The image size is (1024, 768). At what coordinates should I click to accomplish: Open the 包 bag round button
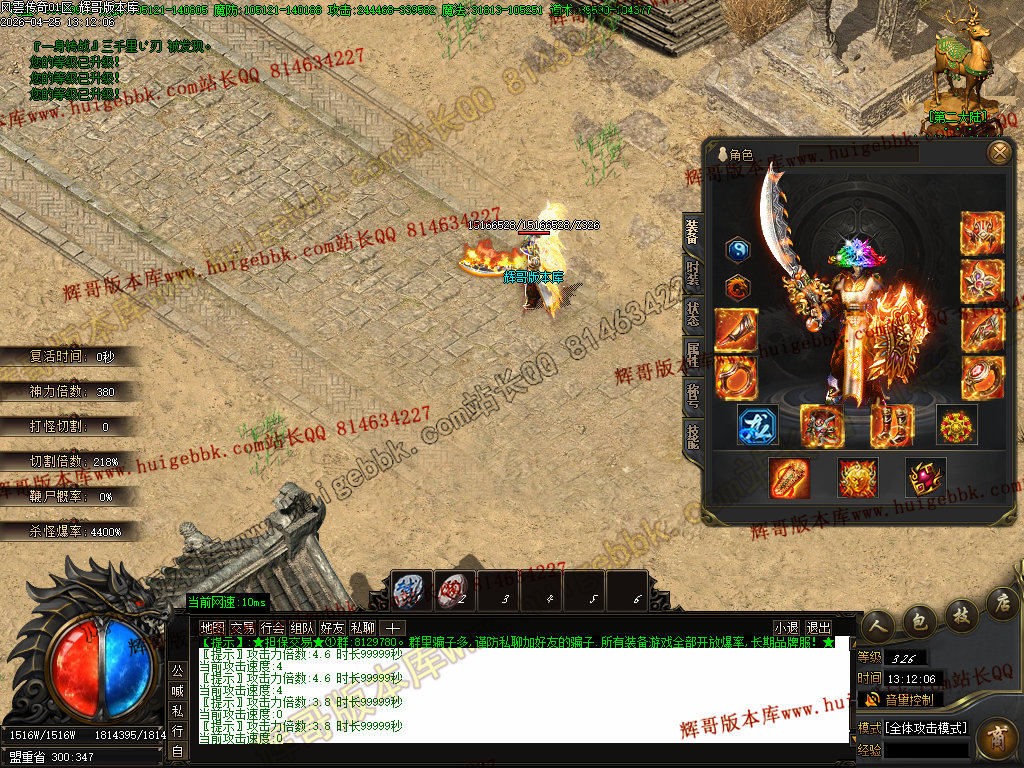coord(920,621)
